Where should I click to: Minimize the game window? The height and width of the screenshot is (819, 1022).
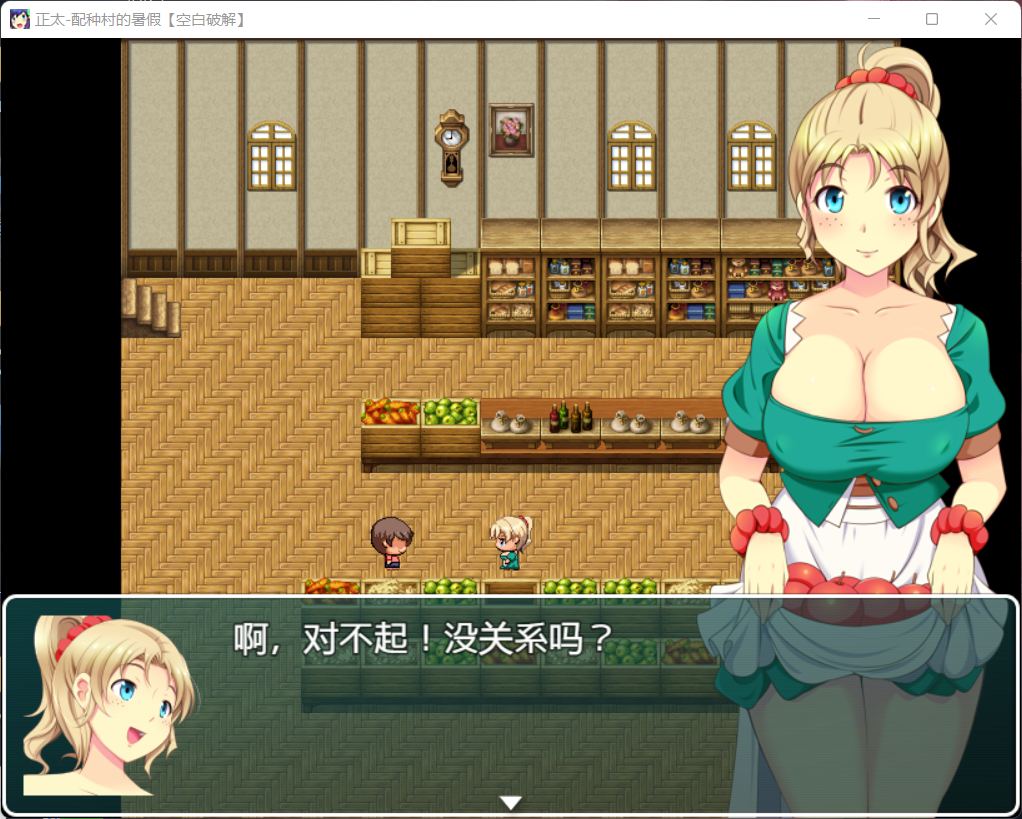click(x=874, y=19)
